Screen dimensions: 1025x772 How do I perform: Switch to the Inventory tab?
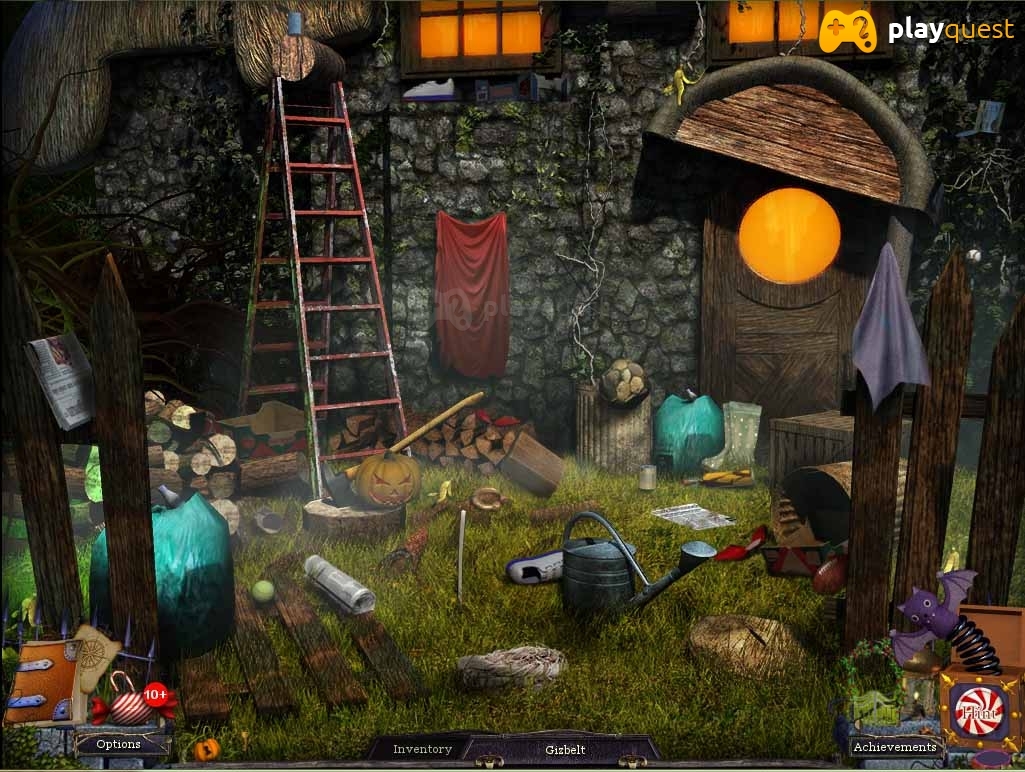[422, 749]
